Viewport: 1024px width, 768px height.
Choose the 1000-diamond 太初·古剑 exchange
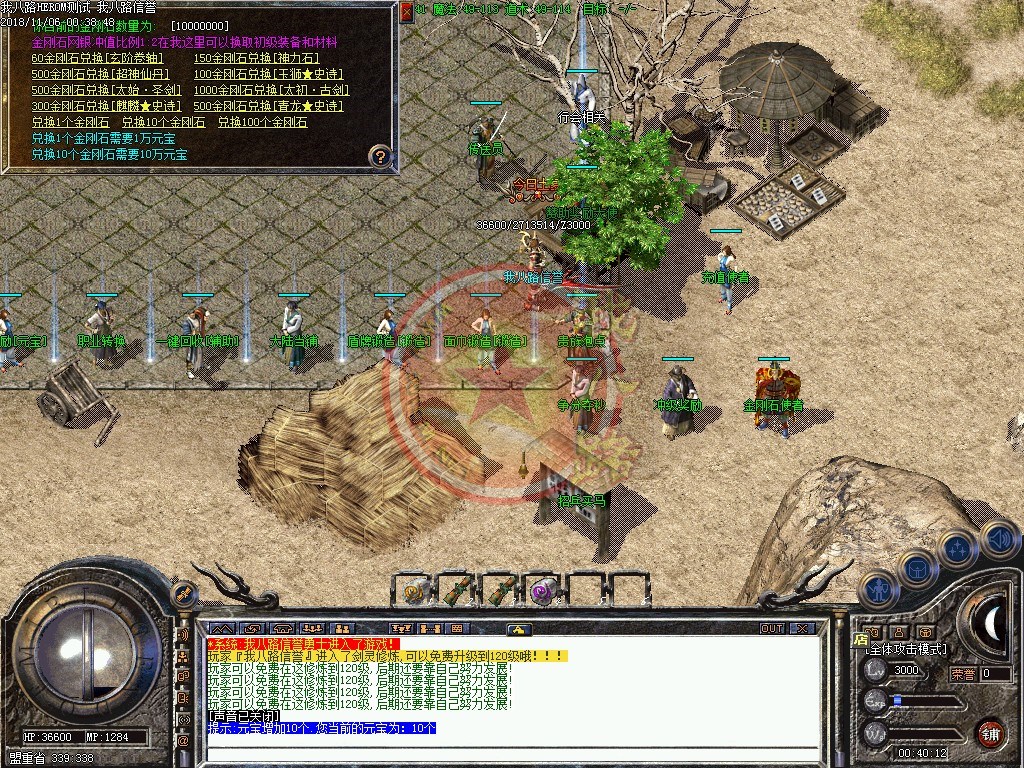click(271, 90)
